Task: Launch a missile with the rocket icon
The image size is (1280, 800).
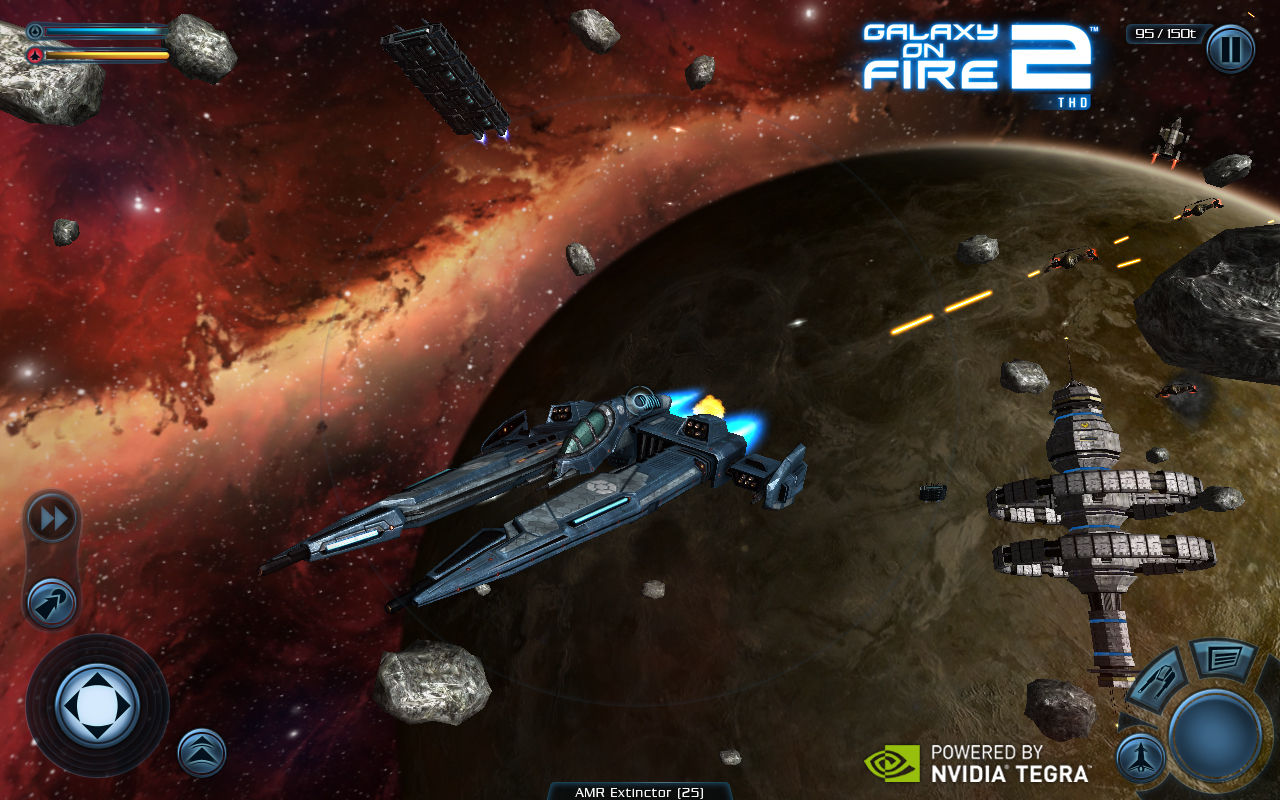Action: point(1141,757)
